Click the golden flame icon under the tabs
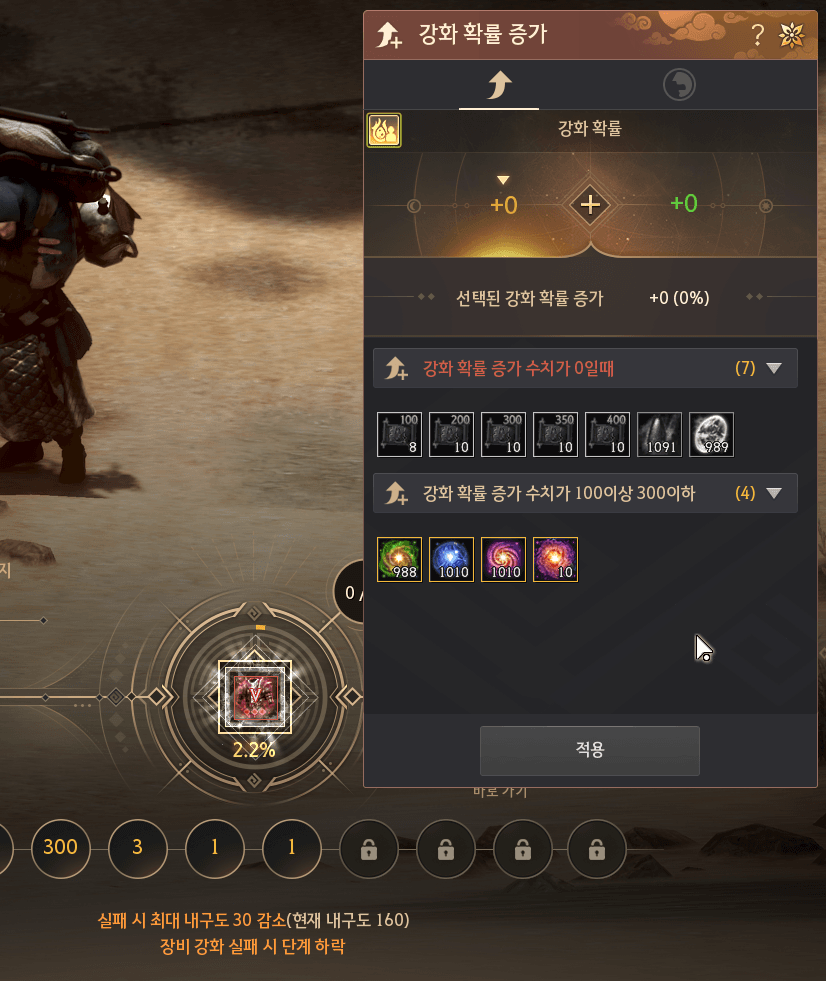Viewport: 826px width, 981px height. 384,130
